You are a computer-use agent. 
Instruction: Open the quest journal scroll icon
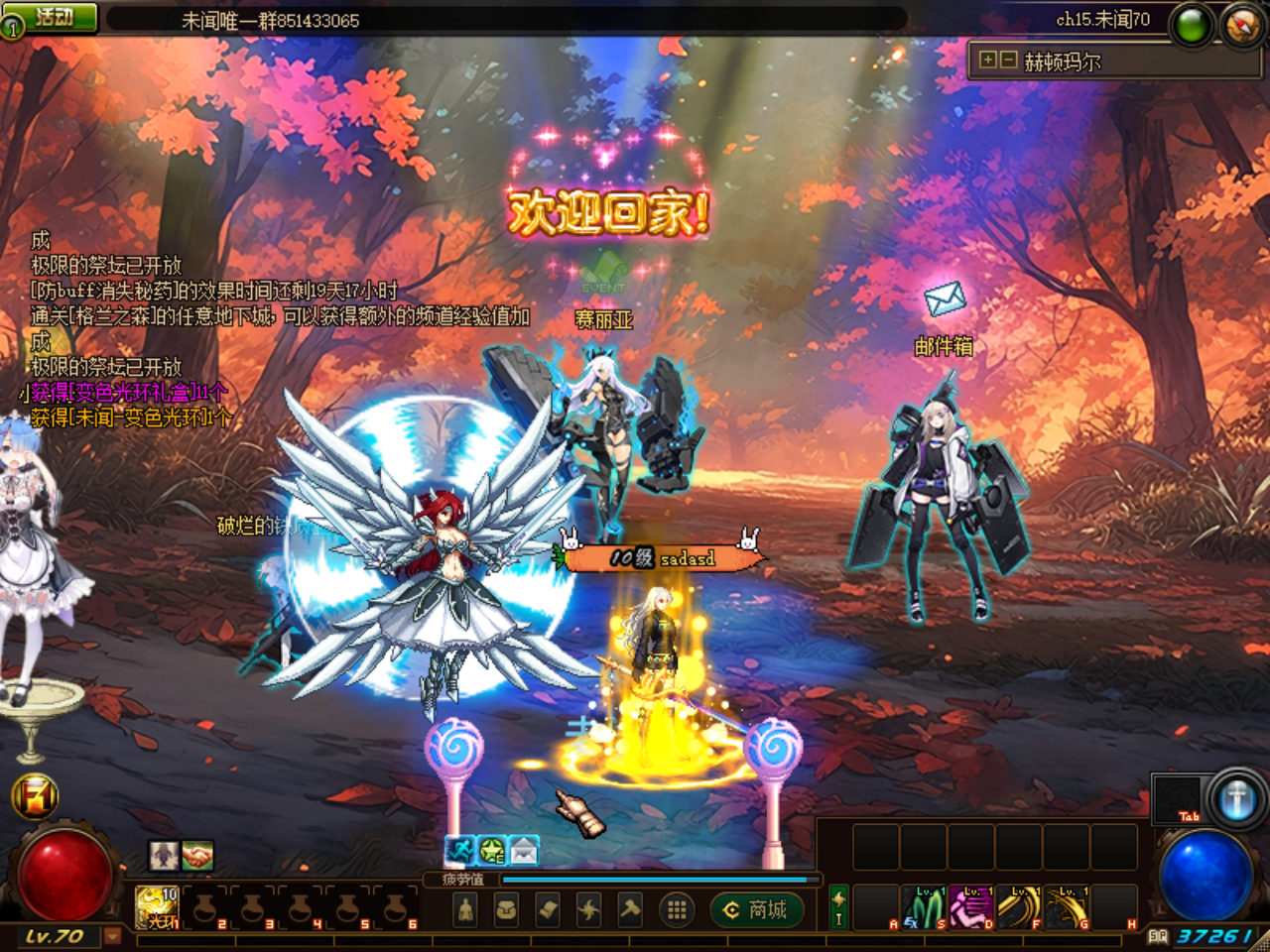pos(547,909)
